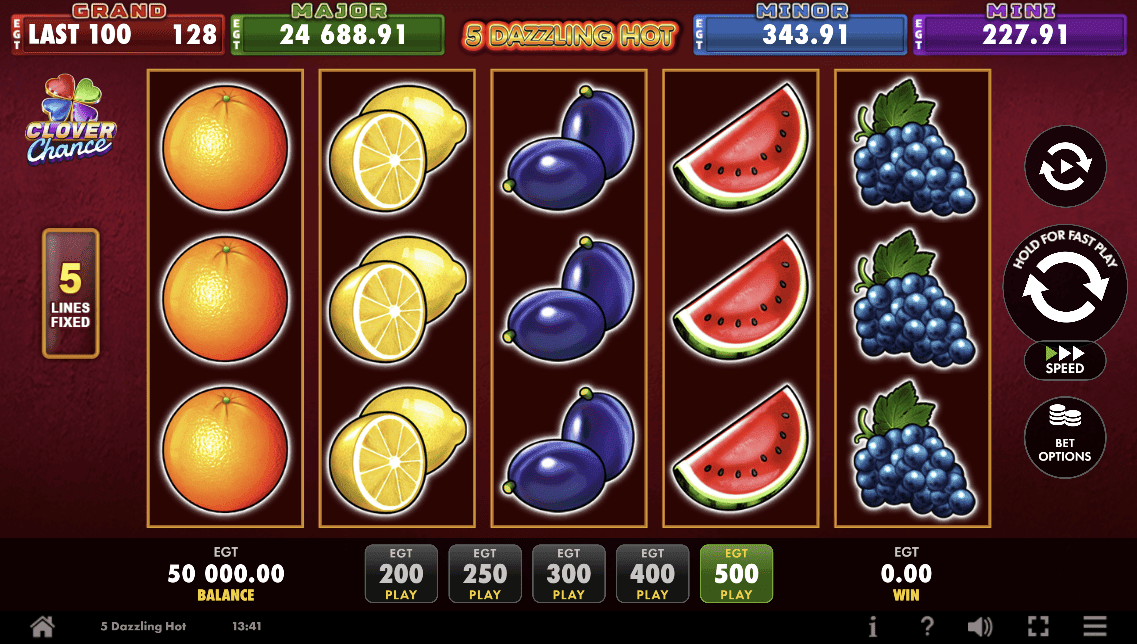Viewport: 1137px width, 644px height.
Task: Open the hamburger menu
Action: tap(1095, 627)
